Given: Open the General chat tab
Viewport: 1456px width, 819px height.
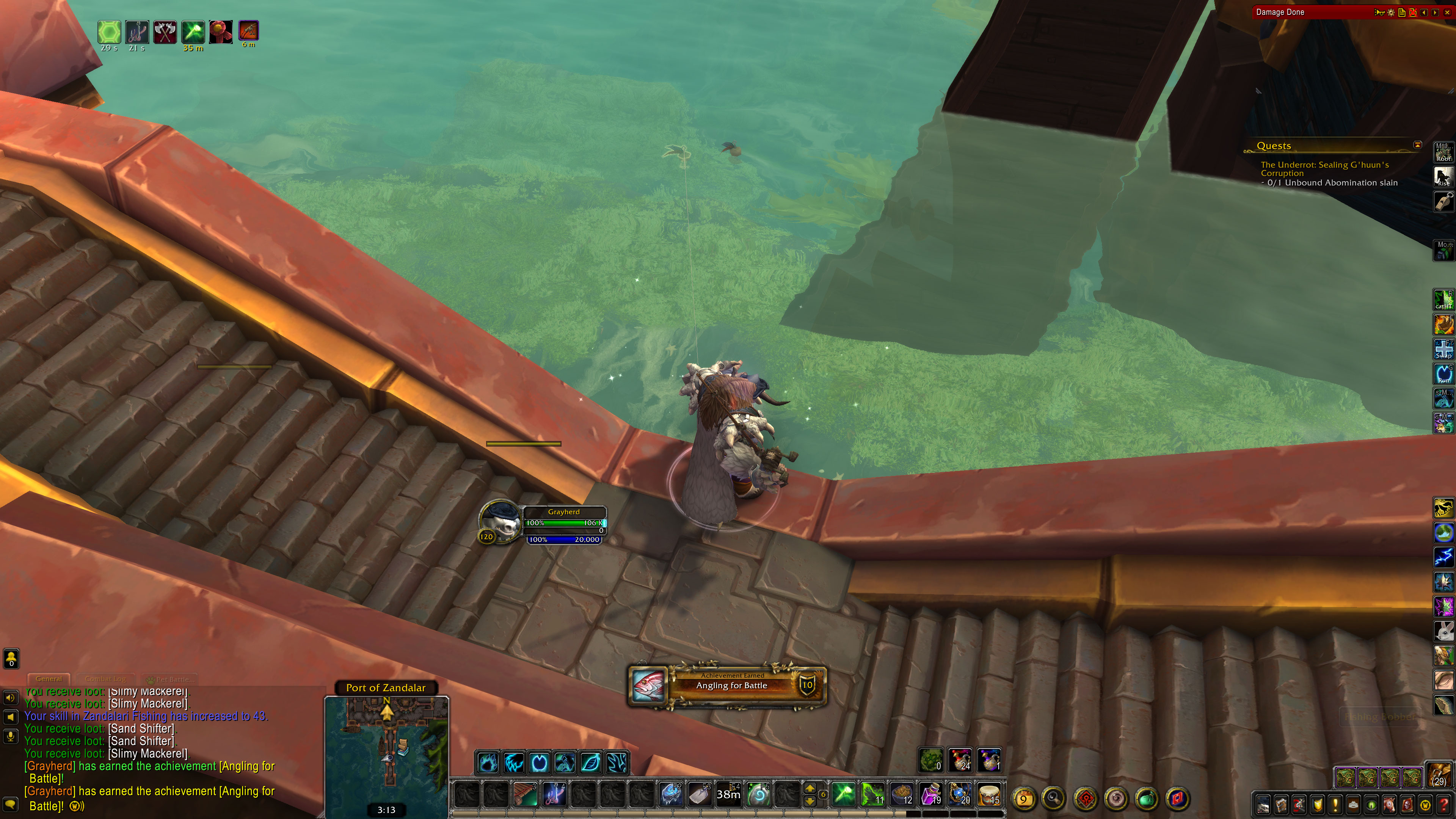Looking at the screenshot, I should (x=49, y=679).
